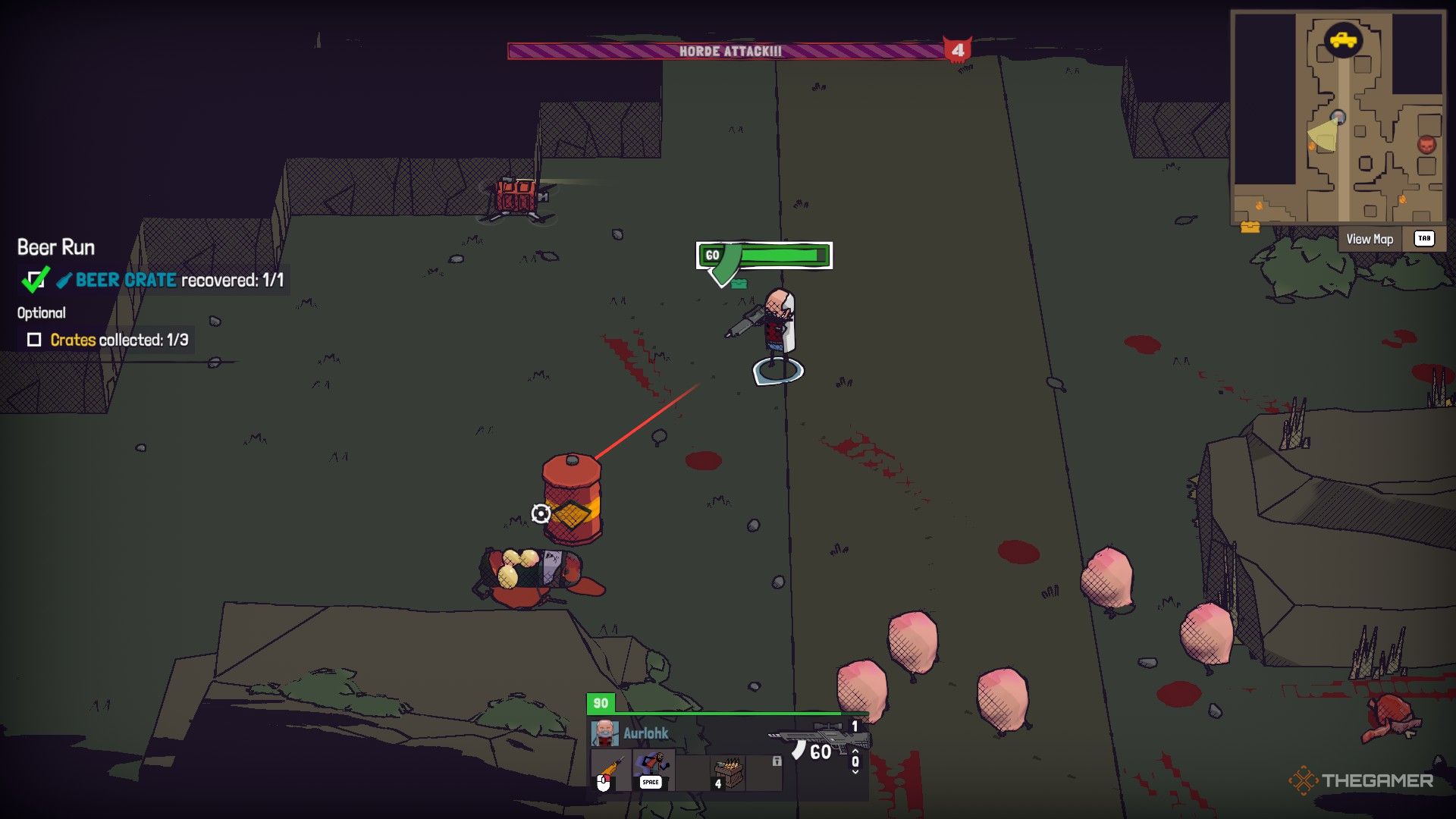Toggle the player marker on the minimap

[x=1338, y=117]
